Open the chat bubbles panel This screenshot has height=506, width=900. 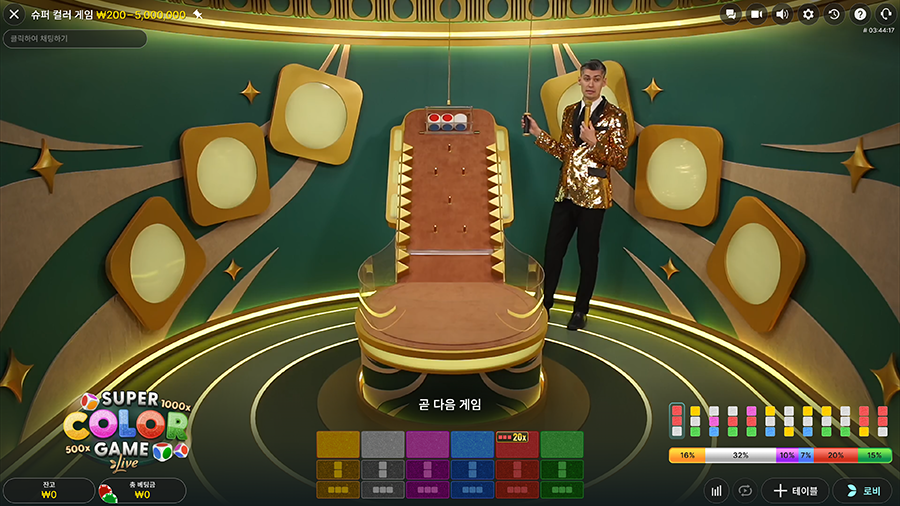[x=731, y=15]
